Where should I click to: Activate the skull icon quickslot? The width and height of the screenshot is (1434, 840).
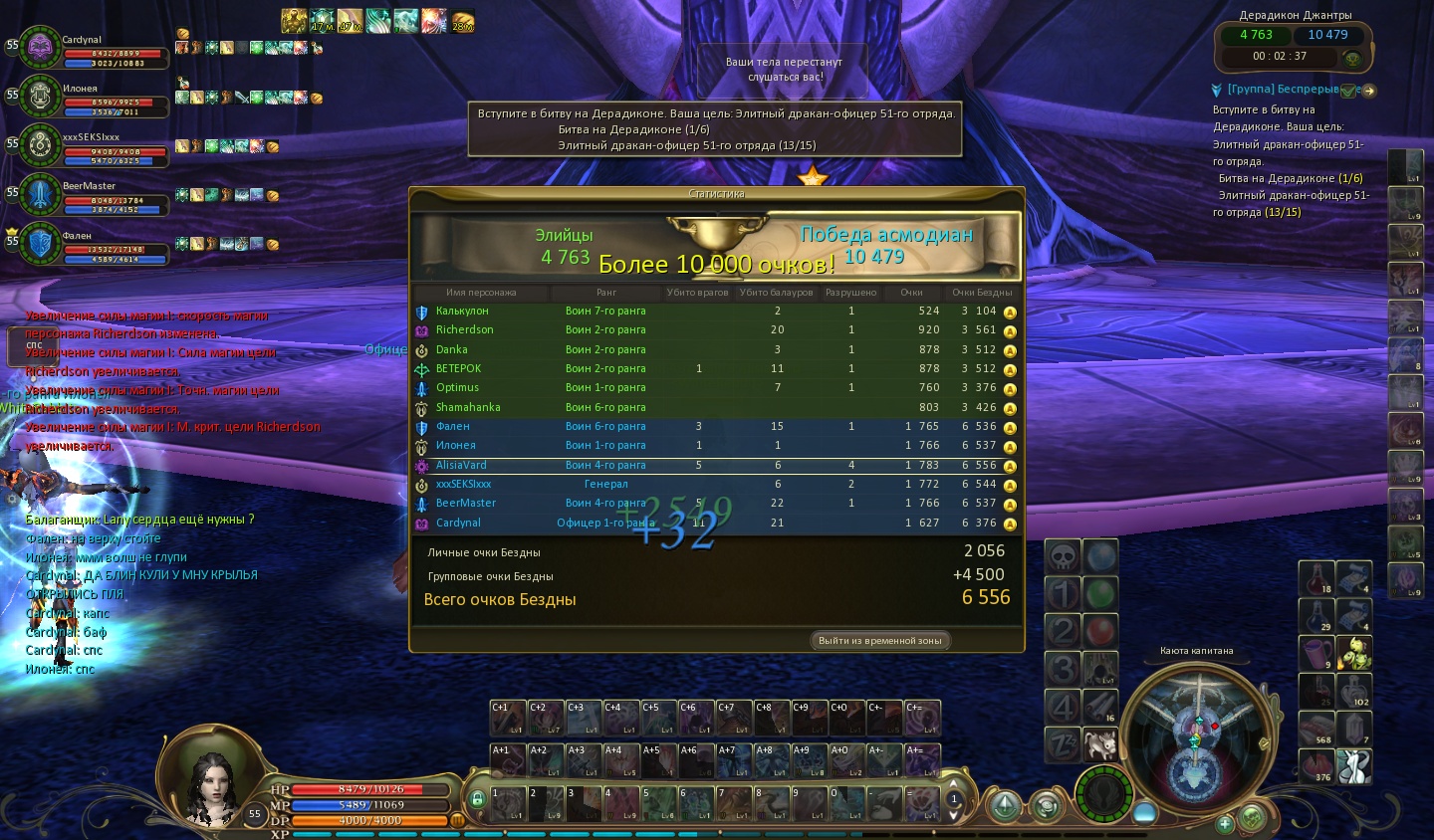coord(1063,557)
